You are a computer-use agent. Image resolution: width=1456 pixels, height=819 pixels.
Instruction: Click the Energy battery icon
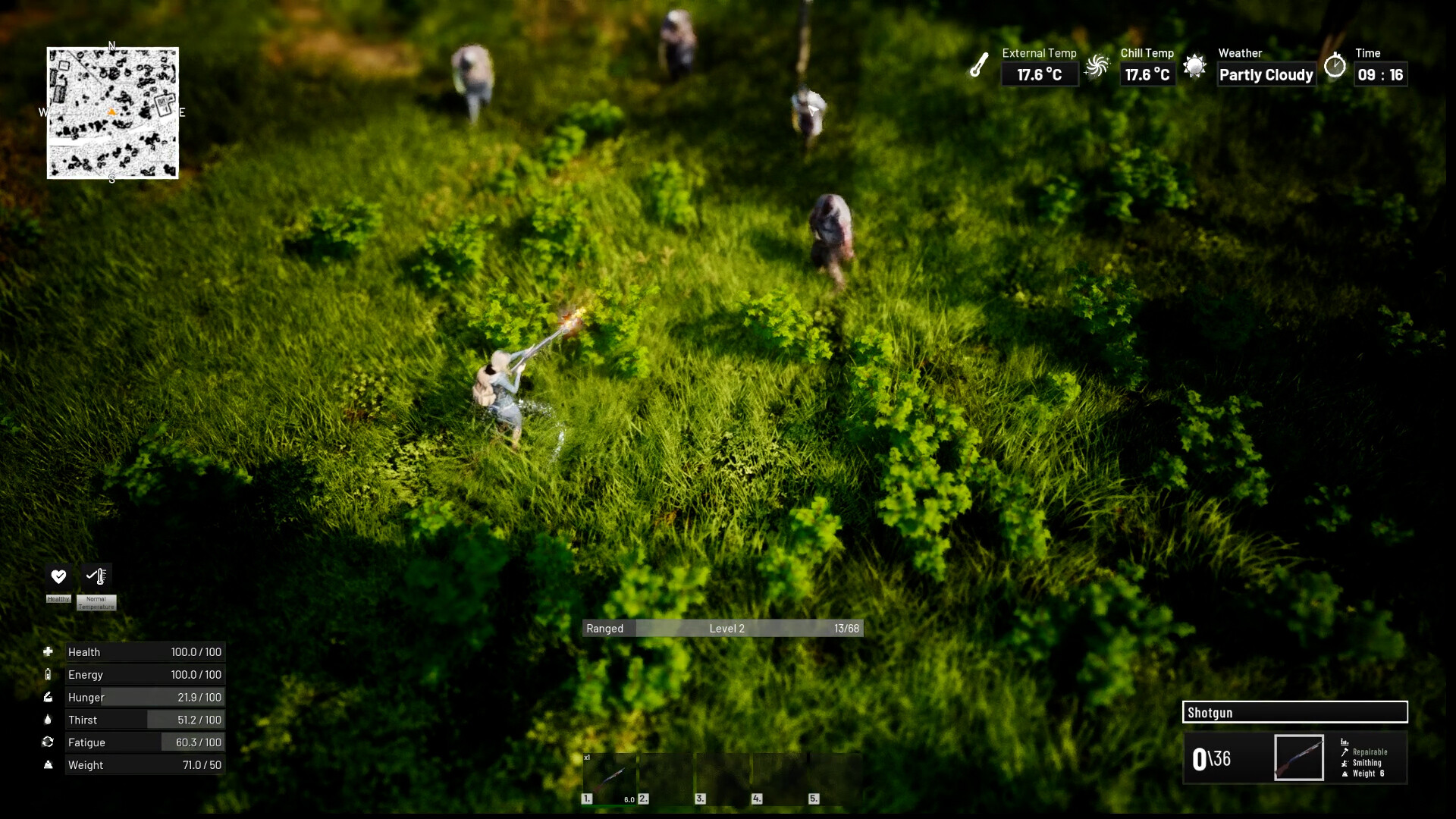pyautogui.click(x=49, y=673)
